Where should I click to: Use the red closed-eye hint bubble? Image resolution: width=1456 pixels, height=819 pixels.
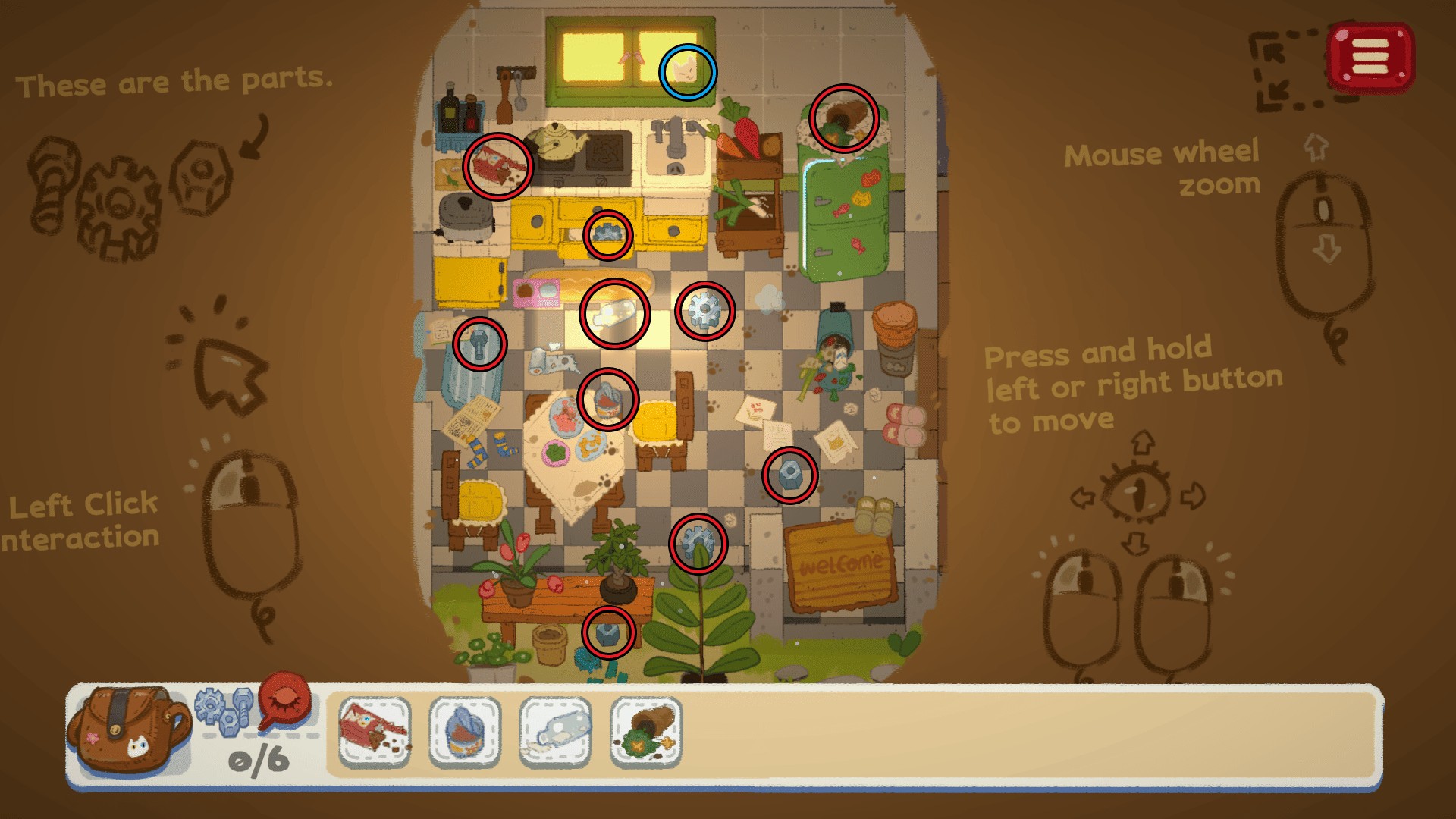tap(285, 700)
